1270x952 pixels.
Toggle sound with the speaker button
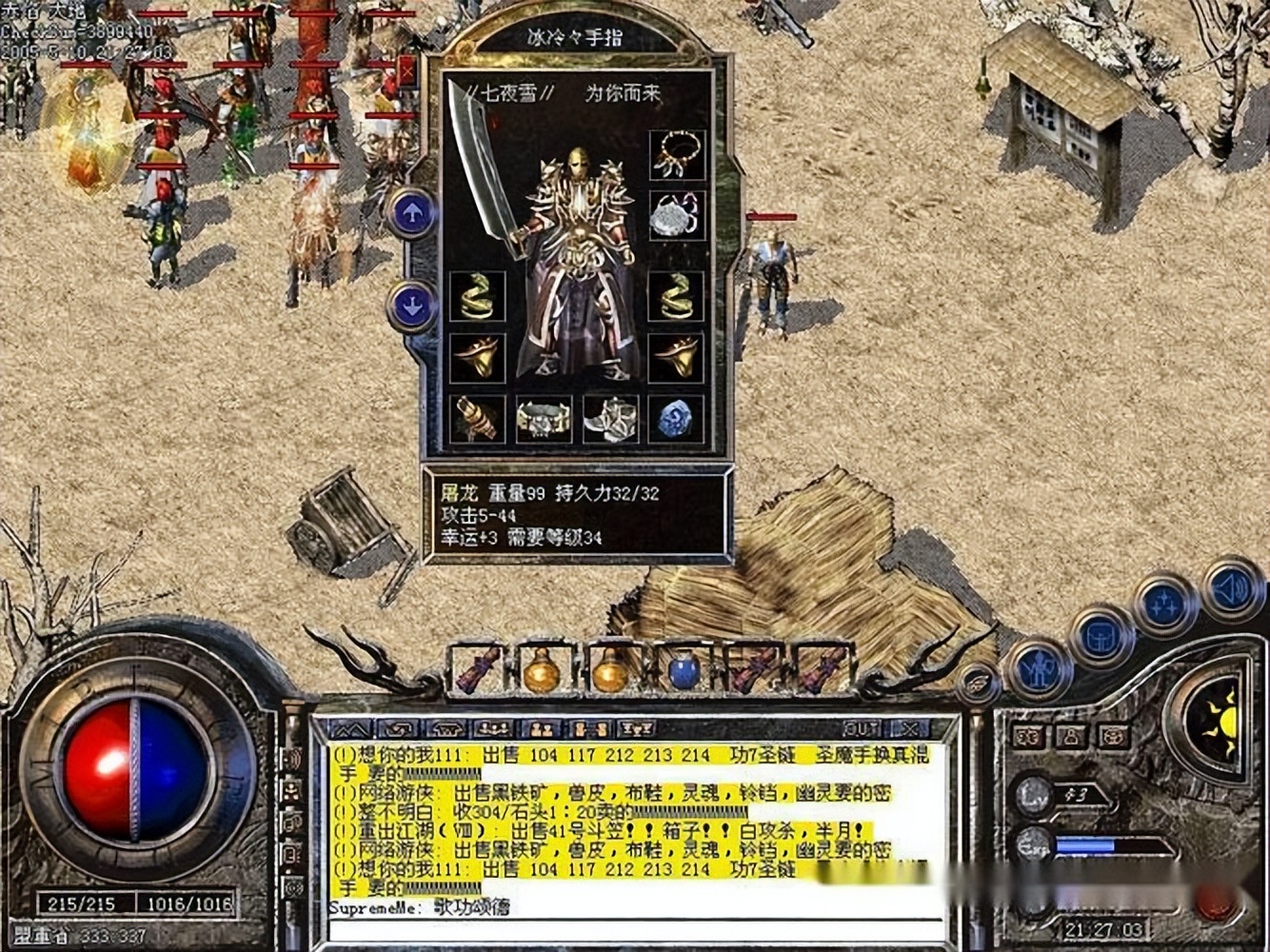(x=1231, y=589)
